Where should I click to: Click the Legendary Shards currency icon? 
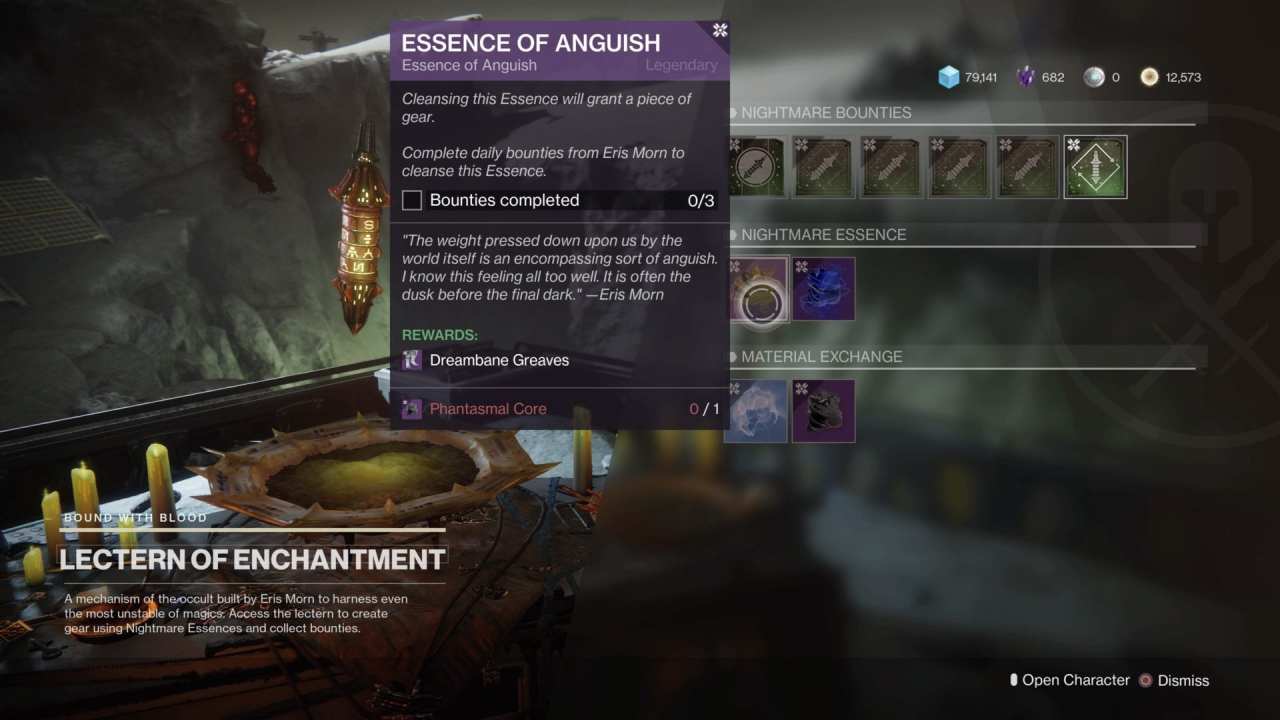pos(1026,77)
